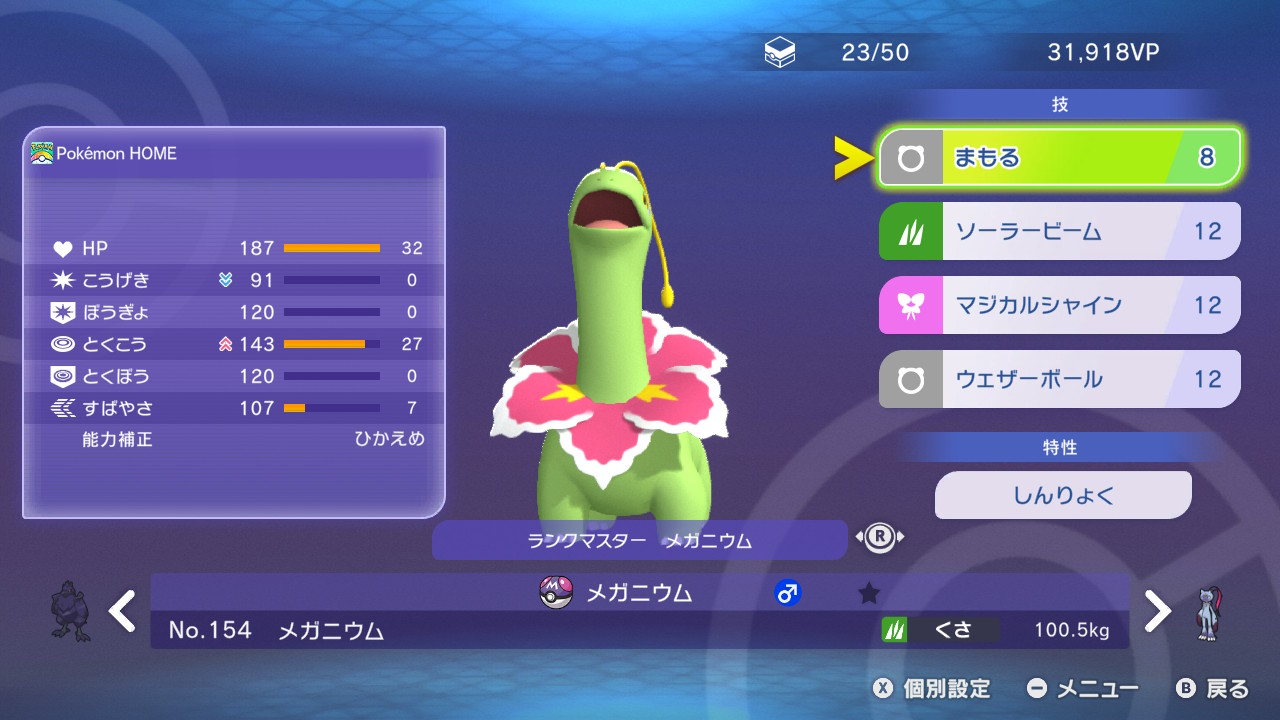1280x720 pixels.
Task: Go to the previous Pokémon with left arrow
Action: [123, 611]
